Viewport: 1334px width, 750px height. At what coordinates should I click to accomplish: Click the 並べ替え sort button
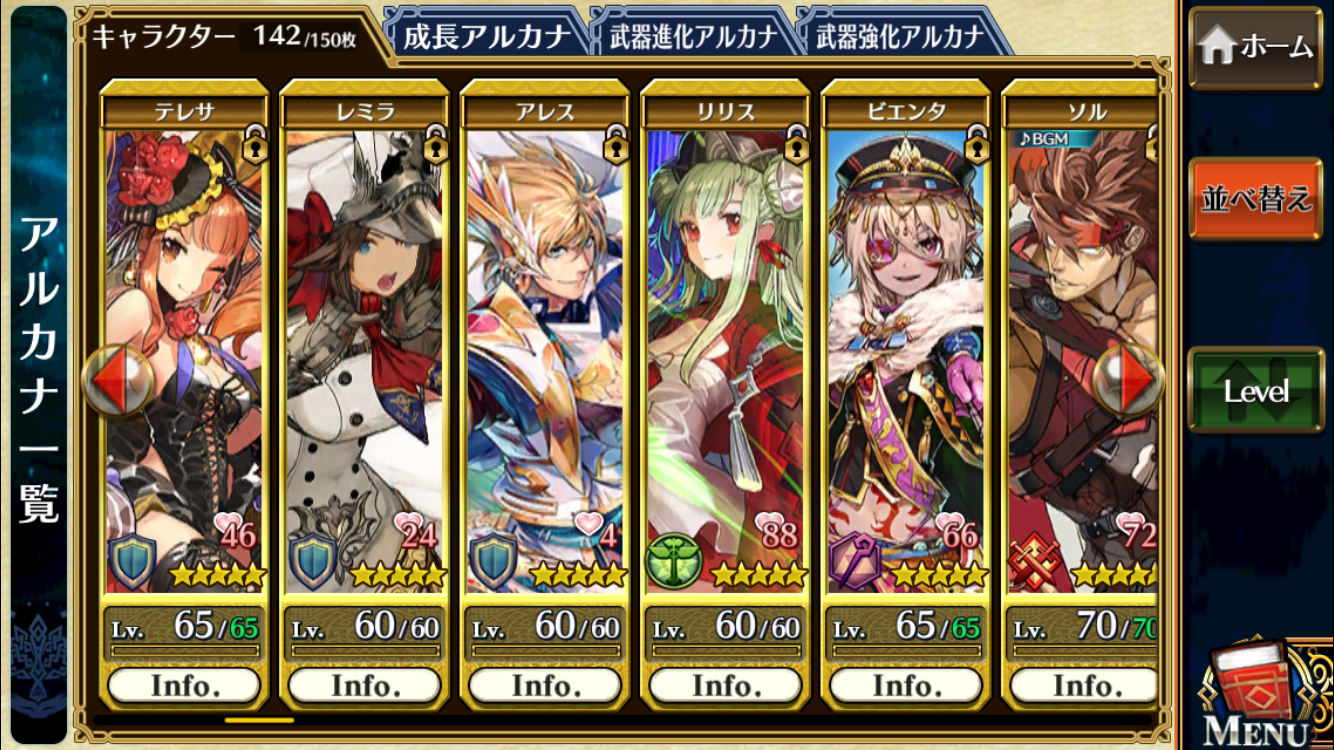[1256, 199]
